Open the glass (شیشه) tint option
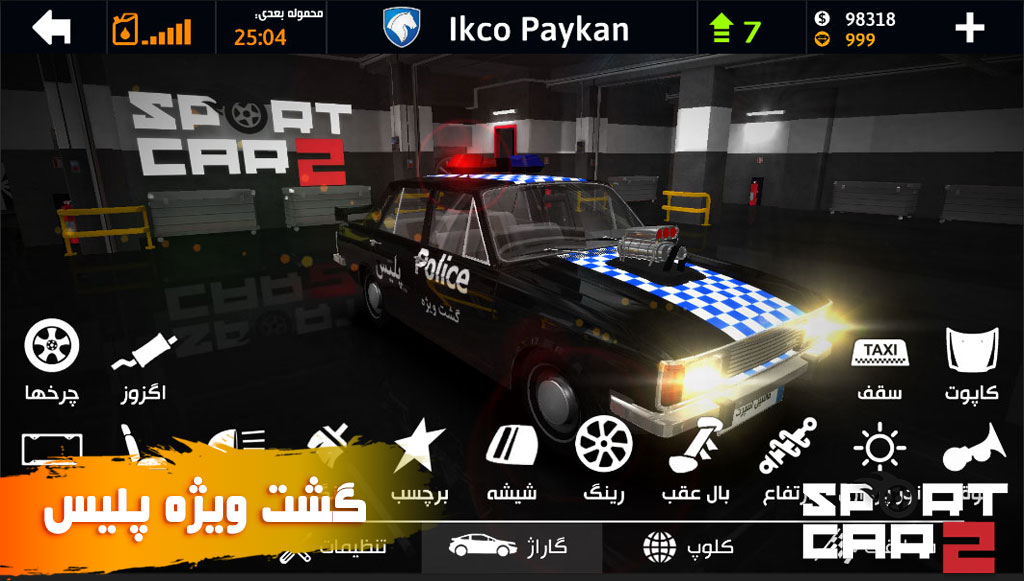The image size is (1024, 581). tap(512, 459)
